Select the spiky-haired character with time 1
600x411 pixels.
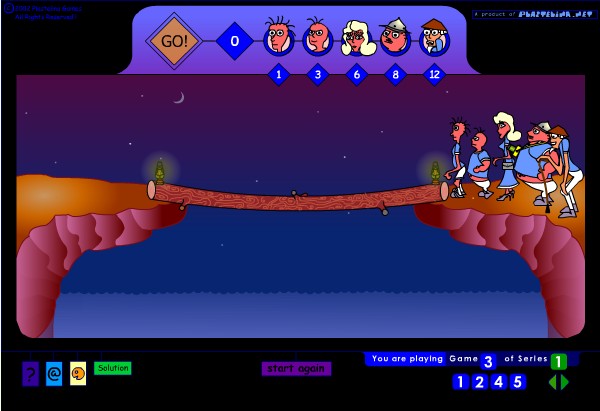pyautogui.click(x=278, y=39)
